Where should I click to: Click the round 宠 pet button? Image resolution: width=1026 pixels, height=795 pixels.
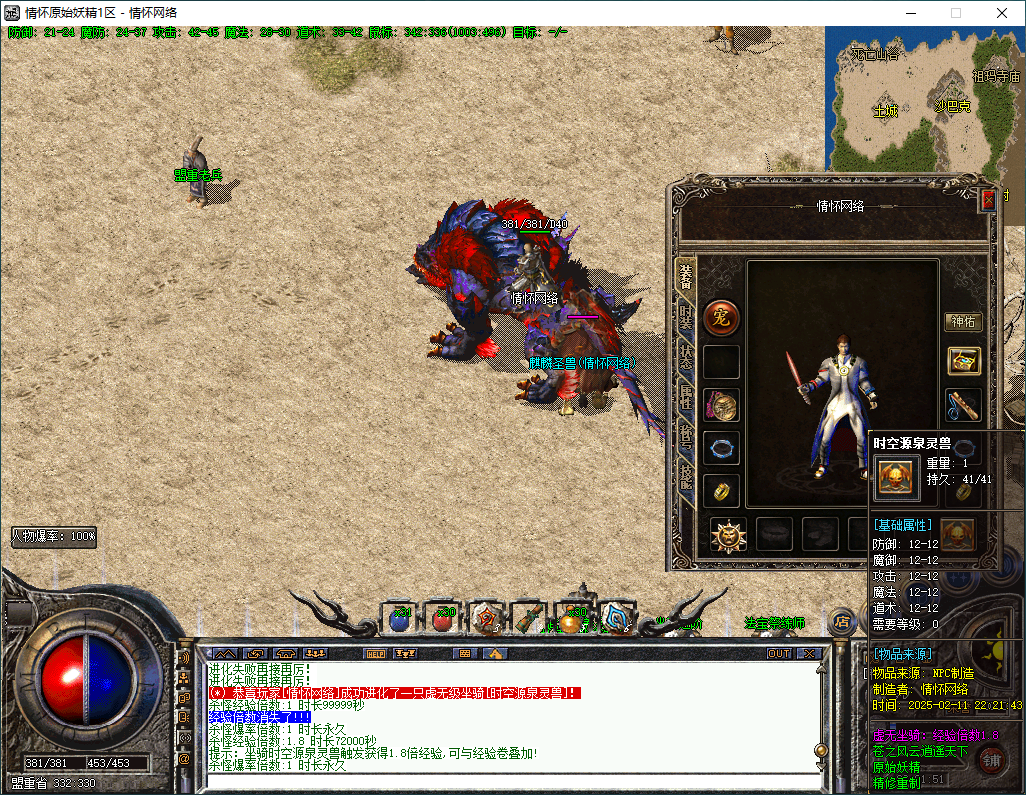[x=720, y=318]
